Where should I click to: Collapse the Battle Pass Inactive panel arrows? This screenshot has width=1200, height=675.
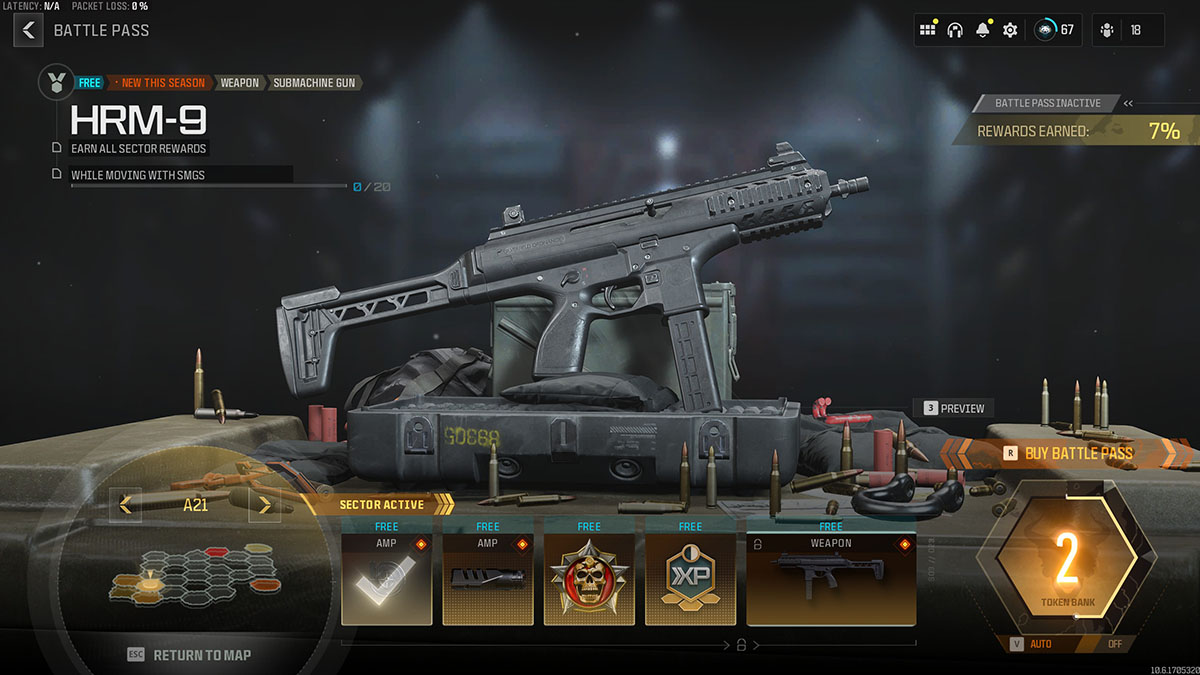[1128, 103]
